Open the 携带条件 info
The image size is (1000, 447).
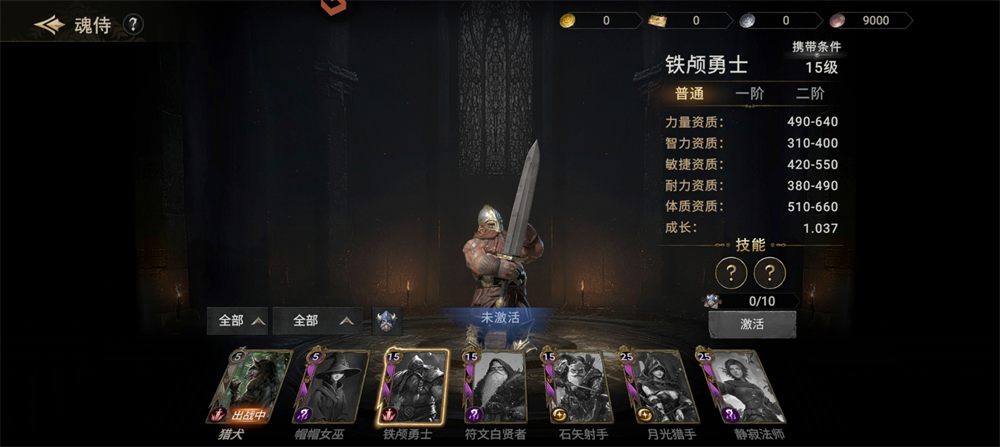tap(816, 47)
